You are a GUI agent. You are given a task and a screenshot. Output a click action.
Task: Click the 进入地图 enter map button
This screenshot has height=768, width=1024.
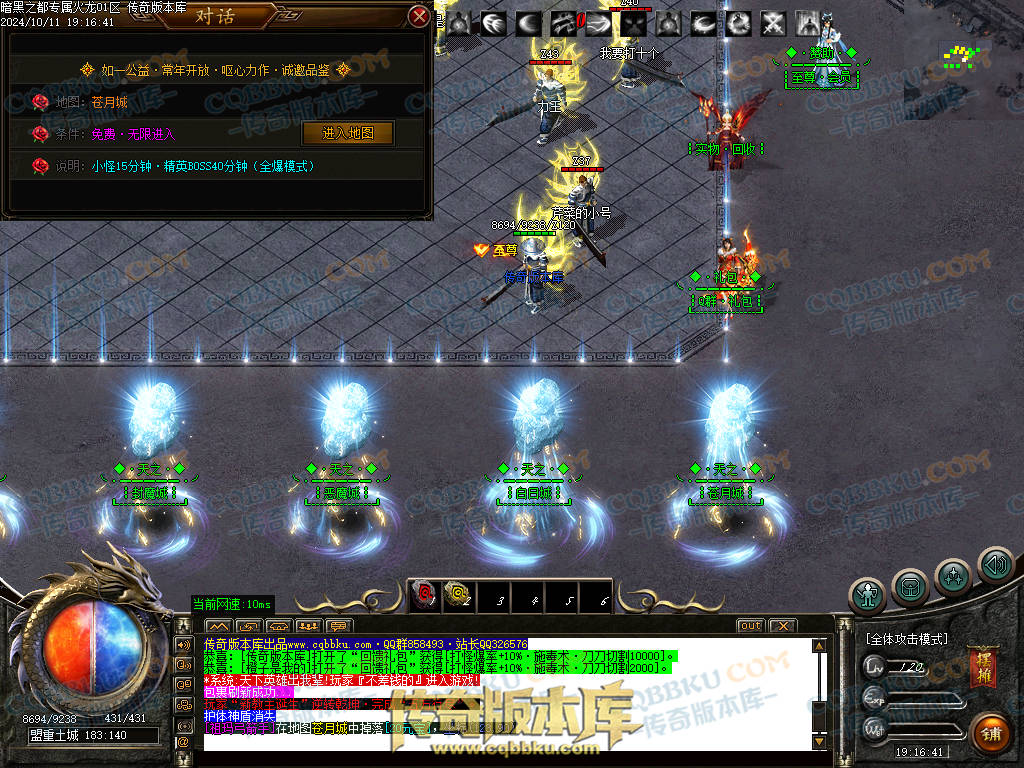tap(347, 133)
